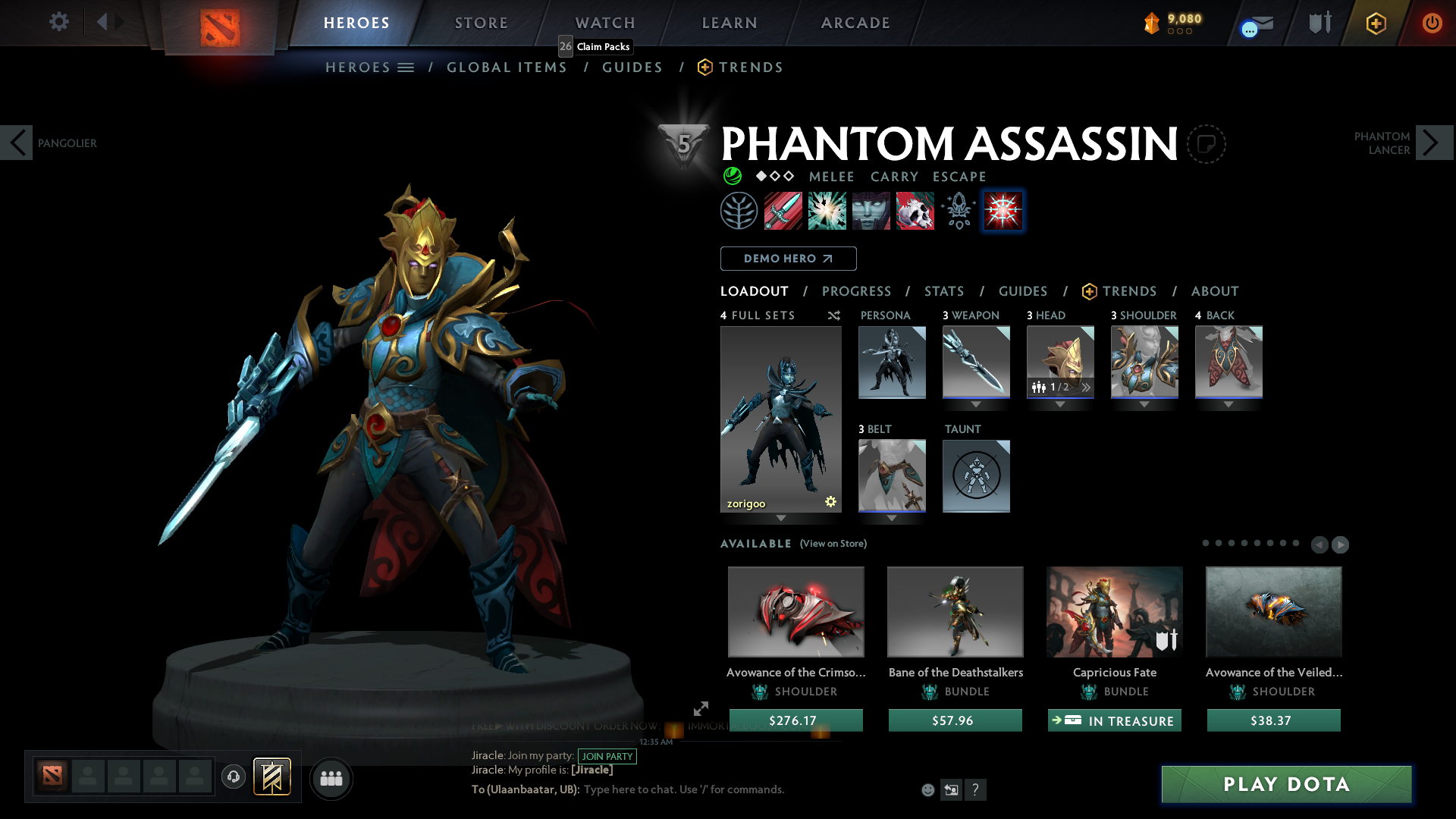Expand the Weapon slot dropdown arrow
This screenshot has width=1456, height=819.
(x=976, y=404)
